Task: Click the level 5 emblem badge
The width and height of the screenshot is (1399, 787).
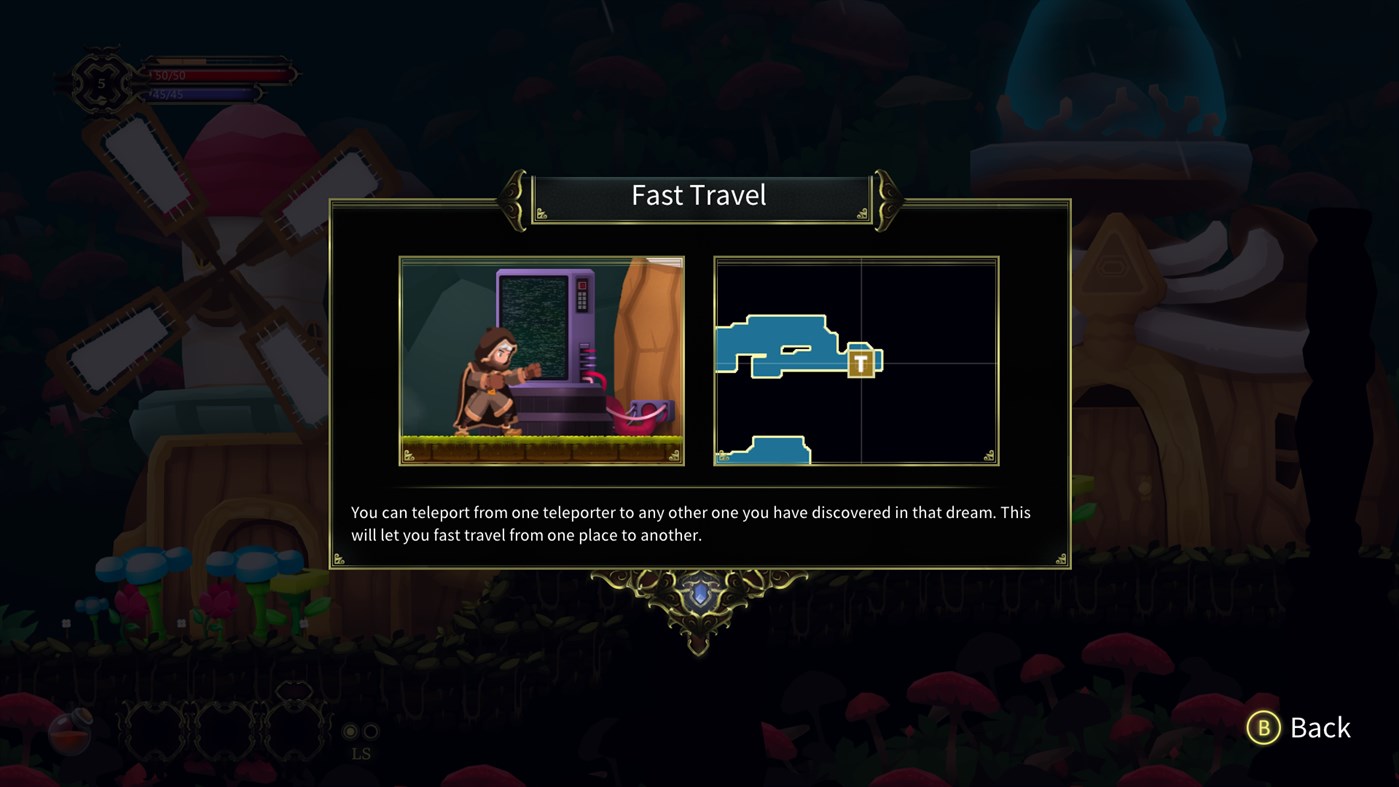Action: tap(102, 83)
